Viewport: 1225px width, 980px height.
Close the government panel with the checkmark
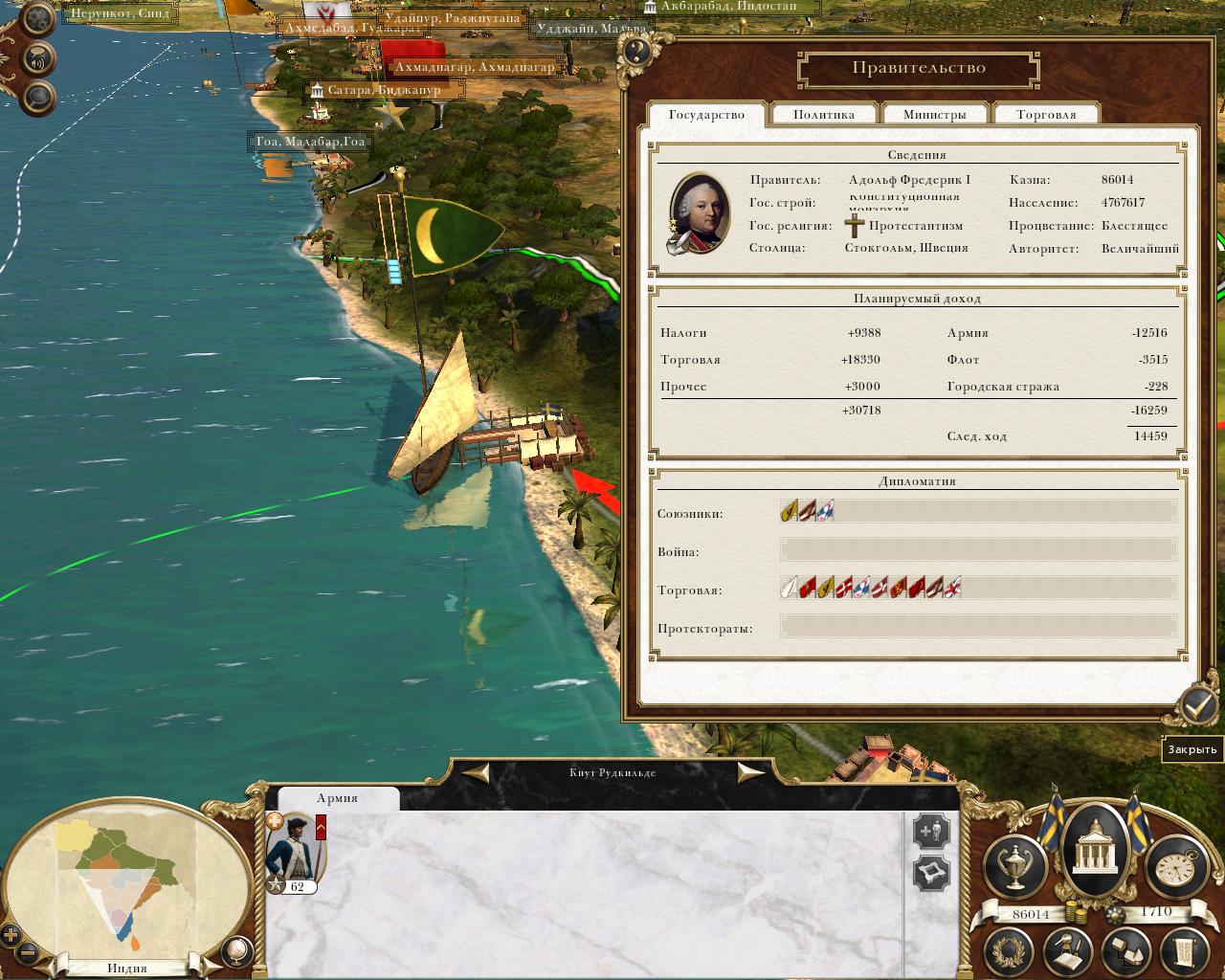(x=1197, y=706)
